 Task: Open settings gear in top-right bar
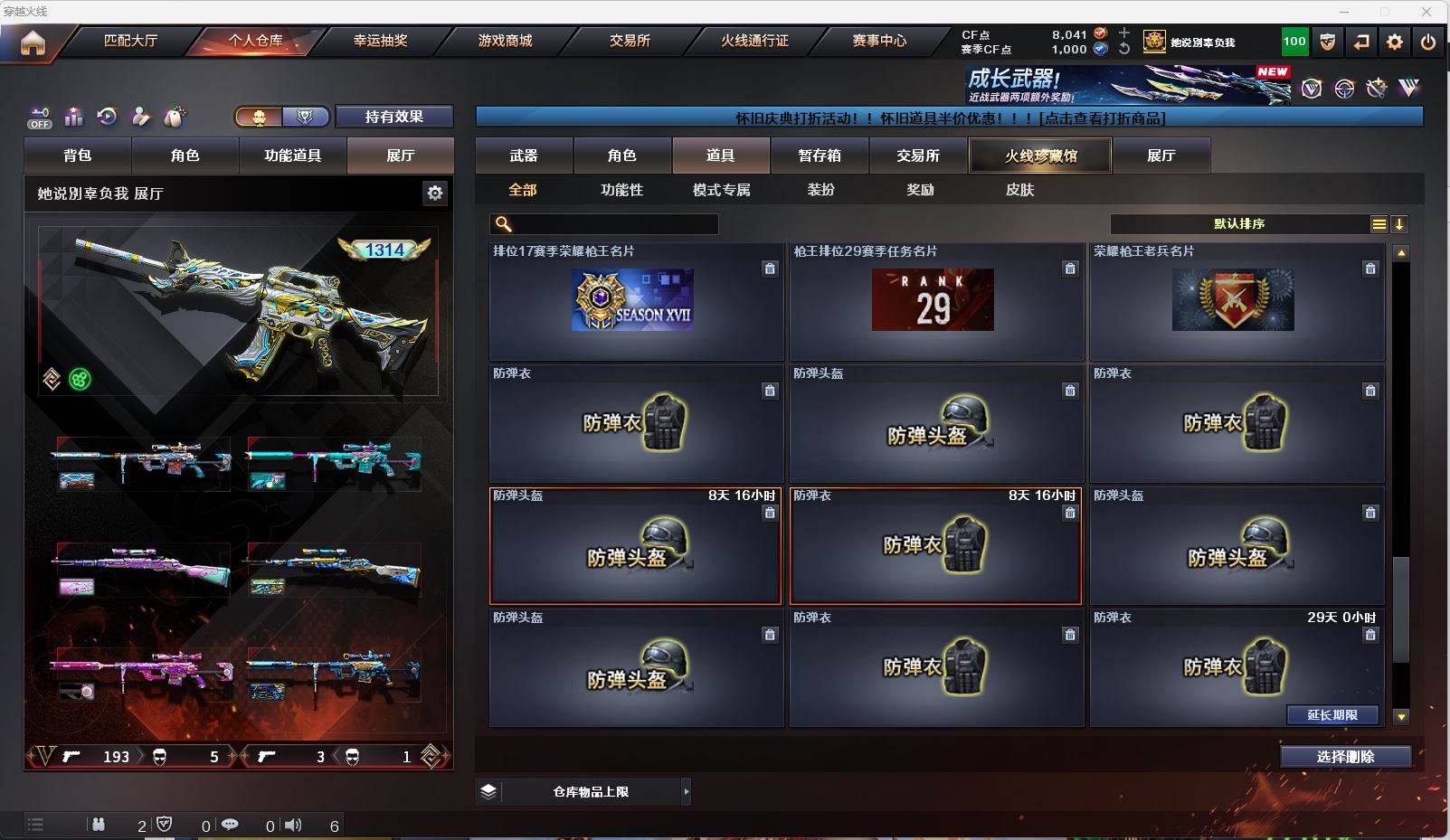click(1395, 42)
